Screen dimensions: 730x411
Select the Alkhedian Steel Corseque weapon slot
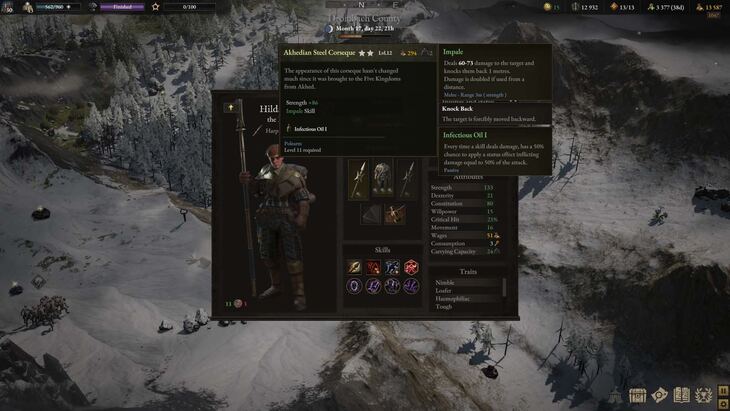360,179
